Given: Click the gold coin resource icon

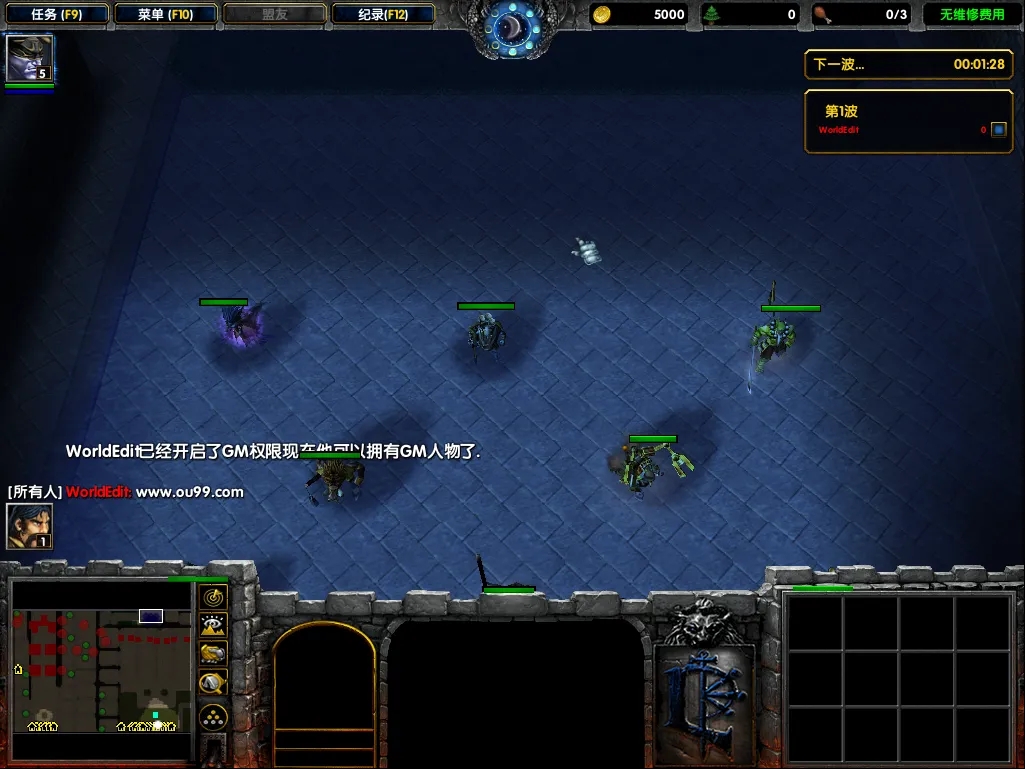Looking at the screenshot, I should pyautogui.click(x=602, y=14).
